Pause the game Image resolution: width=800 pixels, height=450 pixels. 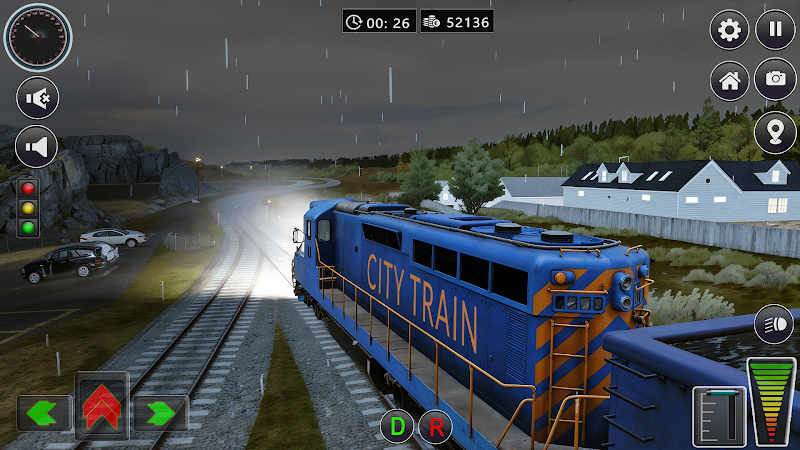click(775, 30)
